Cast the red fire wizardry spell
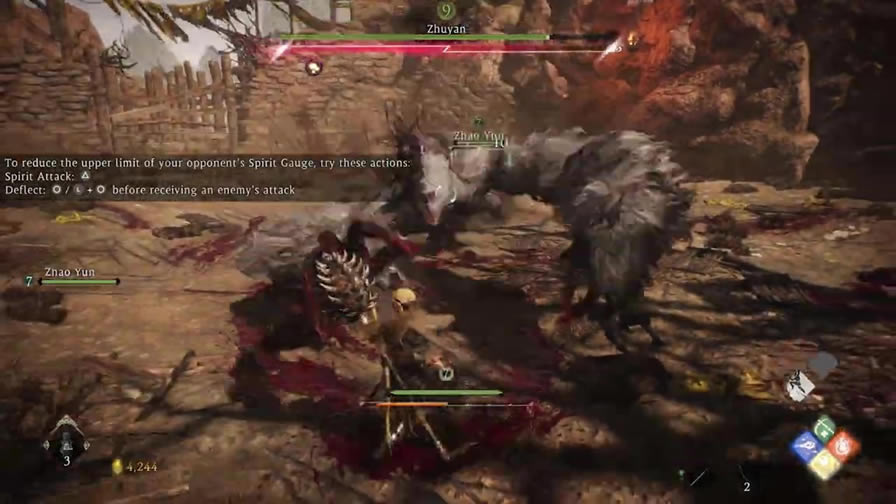The width and height of the screenshot is (896, 504). [x=843, y=446]
